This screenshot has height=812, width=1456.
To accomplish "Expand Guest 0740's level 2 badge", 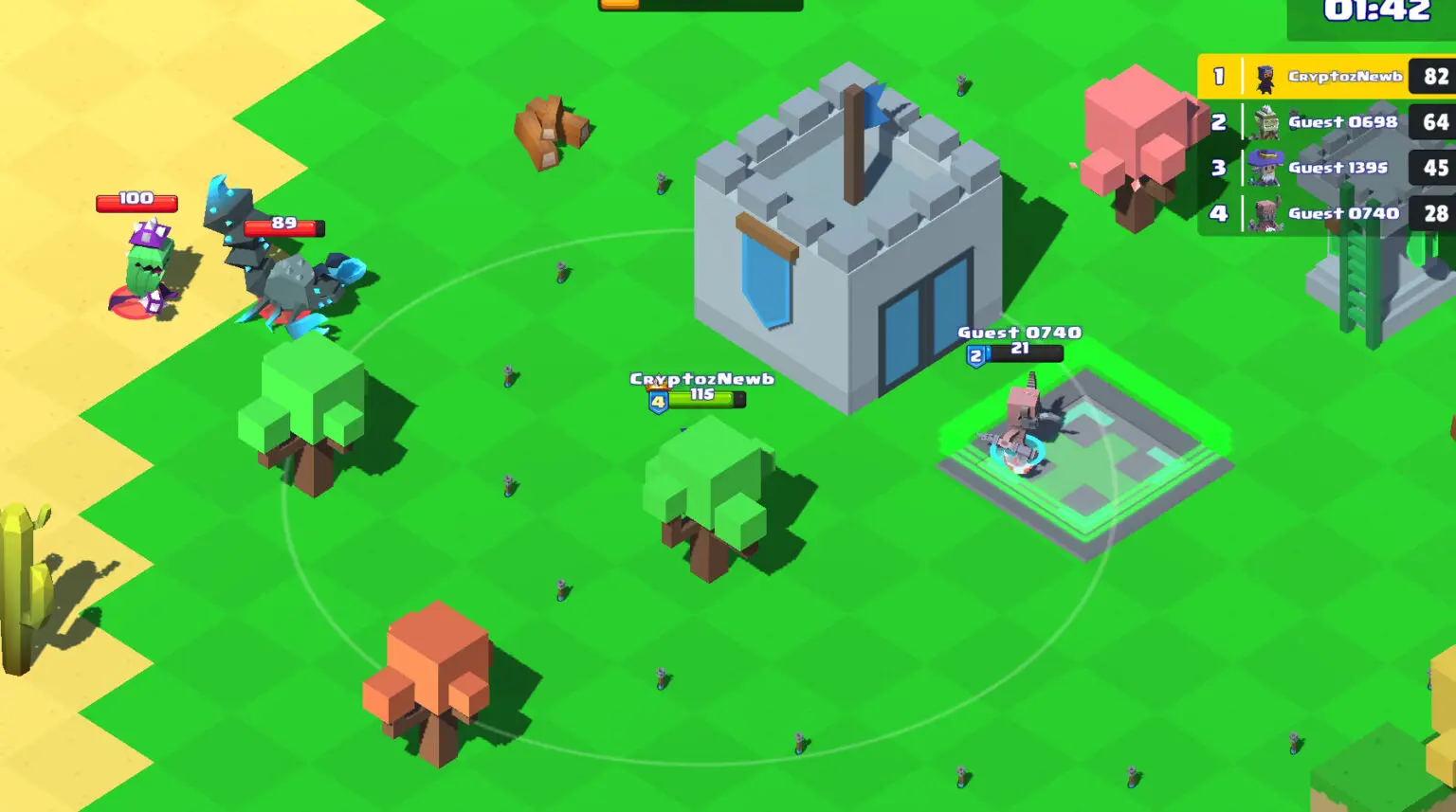I will pos(974,353).
